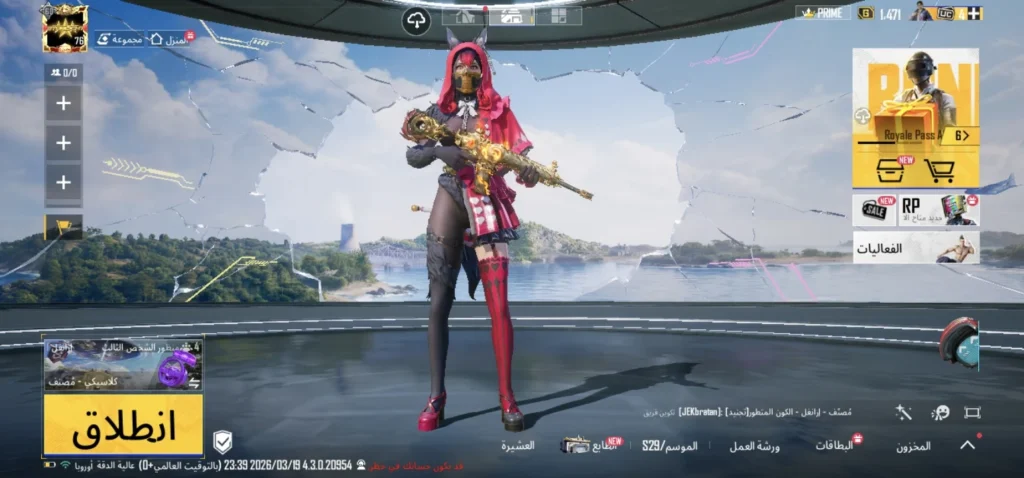Viewport: 1024px width, 478px height.
Task: Open the العشيرة clan menu
Action: pyautogui.click(x=517, y=446)
